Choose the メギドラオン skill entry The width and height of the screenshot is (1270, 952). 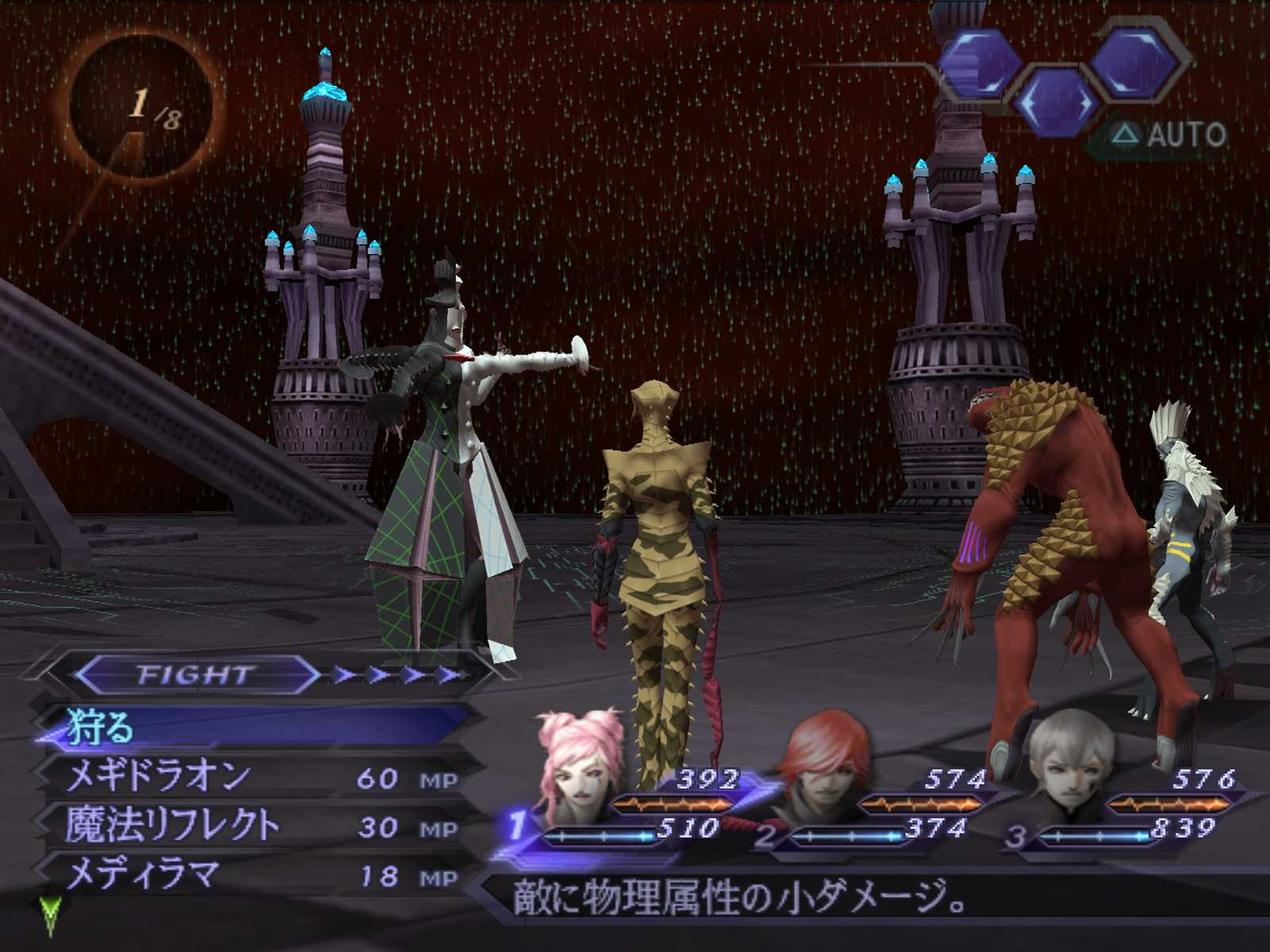click(x=159, y=776)
